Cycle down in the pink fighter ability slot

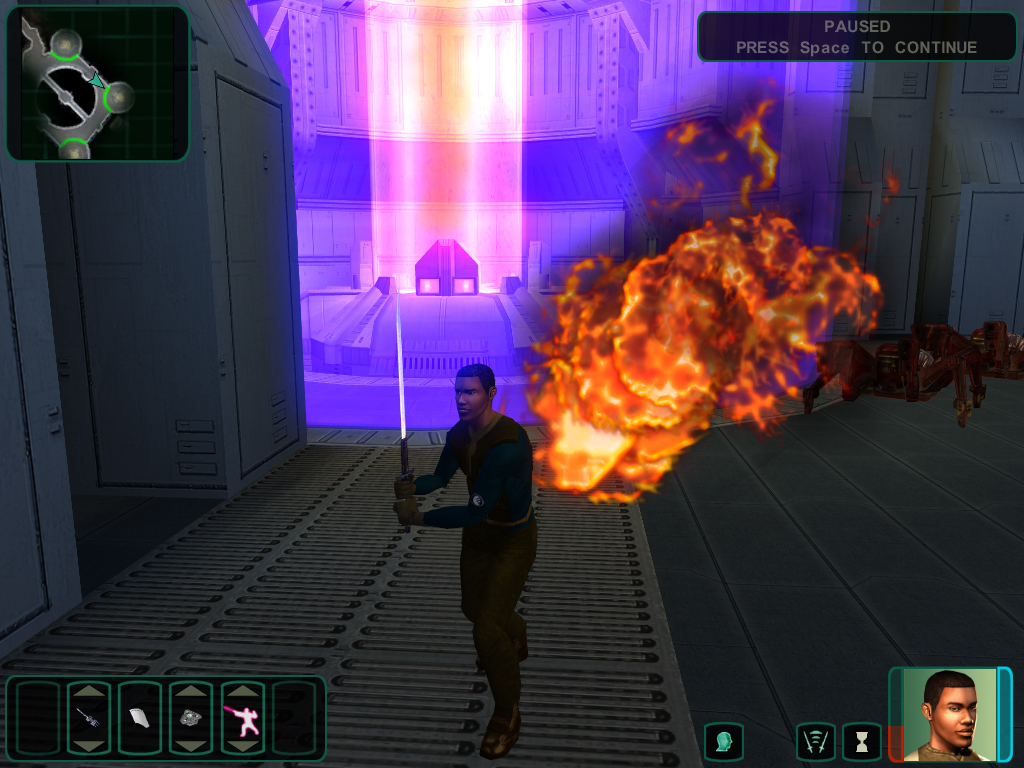241,745
